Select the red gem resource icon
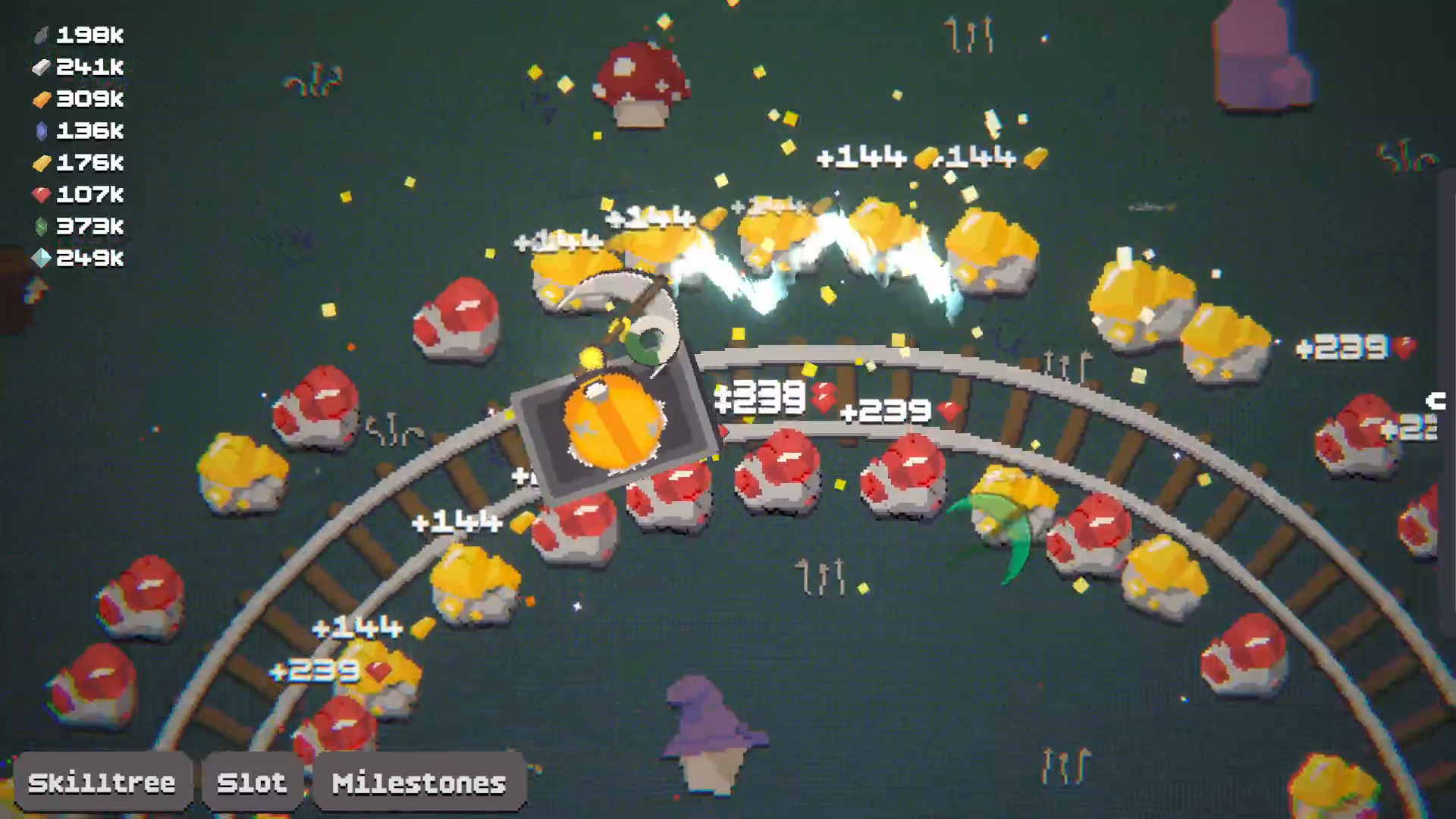Image resolution: width=1456 pixels, height=819 pixels. click(42, 195)
